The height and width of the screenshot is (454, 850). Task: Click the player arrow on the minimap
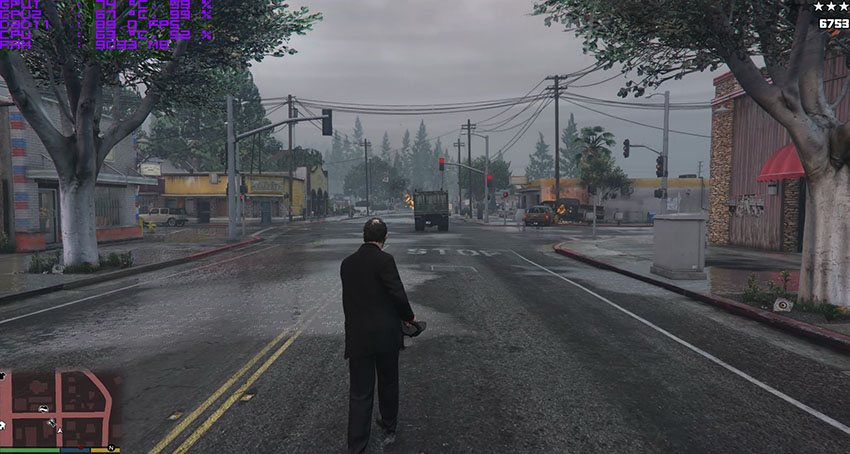[x=60, y=431]
